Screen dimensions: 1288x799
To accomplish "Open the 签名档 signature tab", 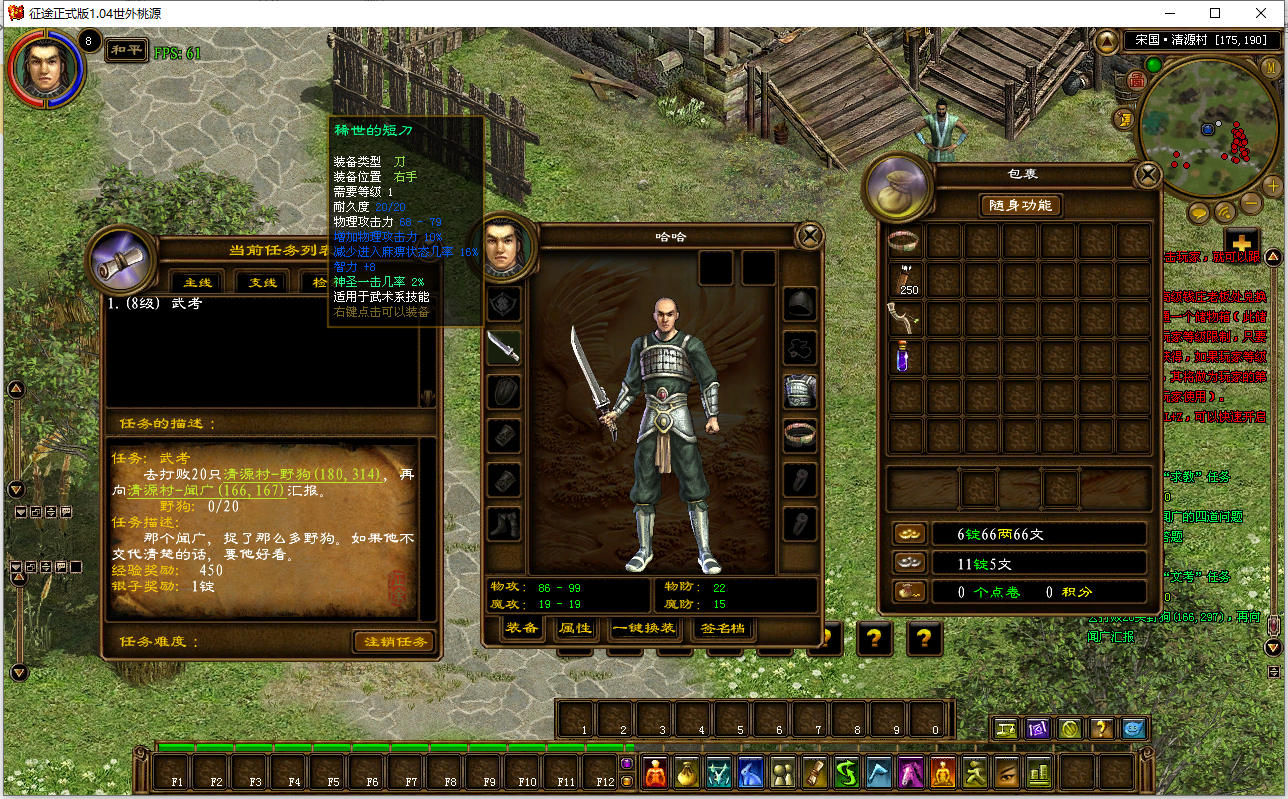I will pyautogui.click(x=721, y=629).
